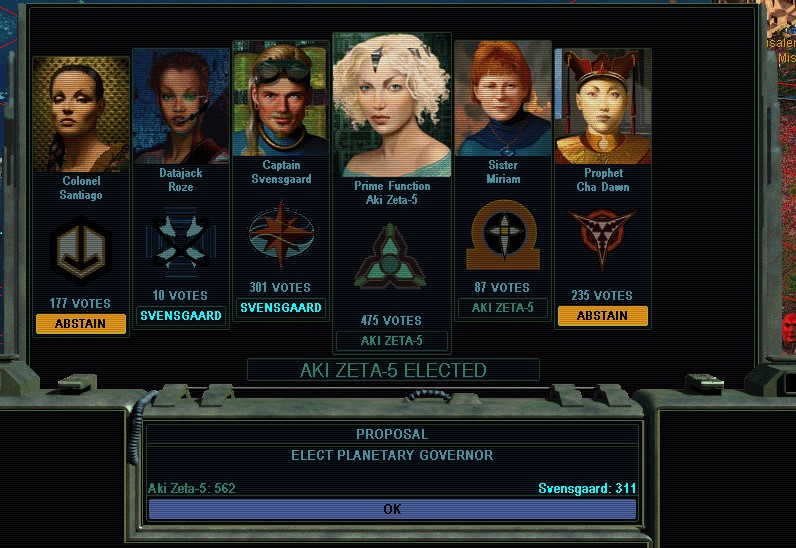Click Colonel Santiago's ABSTAIN vote button

click(81, 323)
